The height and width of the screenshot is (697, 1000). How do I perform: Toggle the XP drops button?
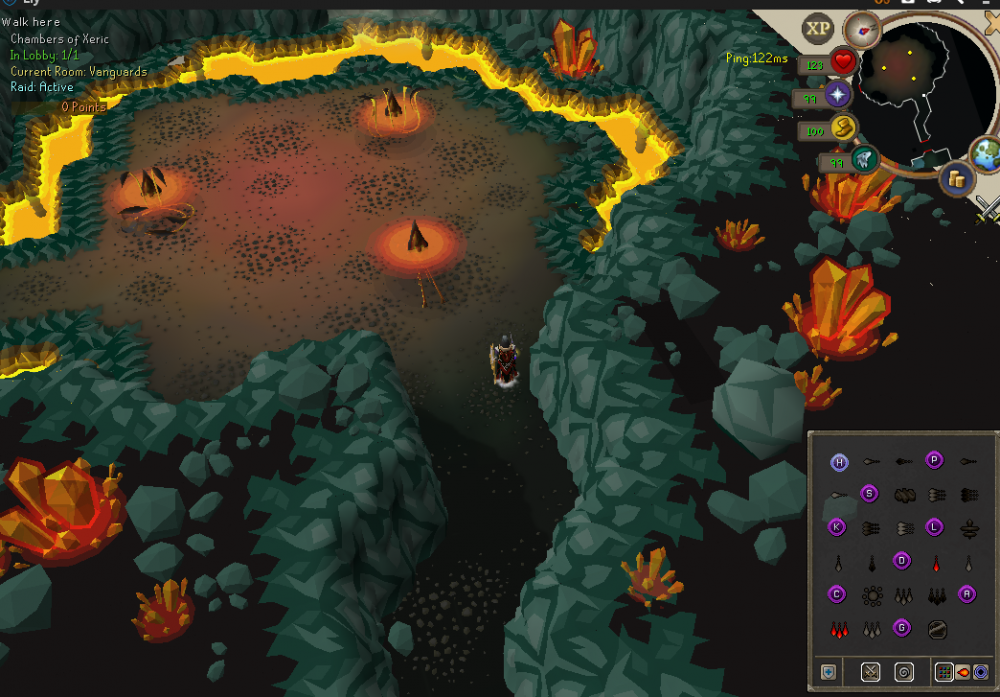818,28
